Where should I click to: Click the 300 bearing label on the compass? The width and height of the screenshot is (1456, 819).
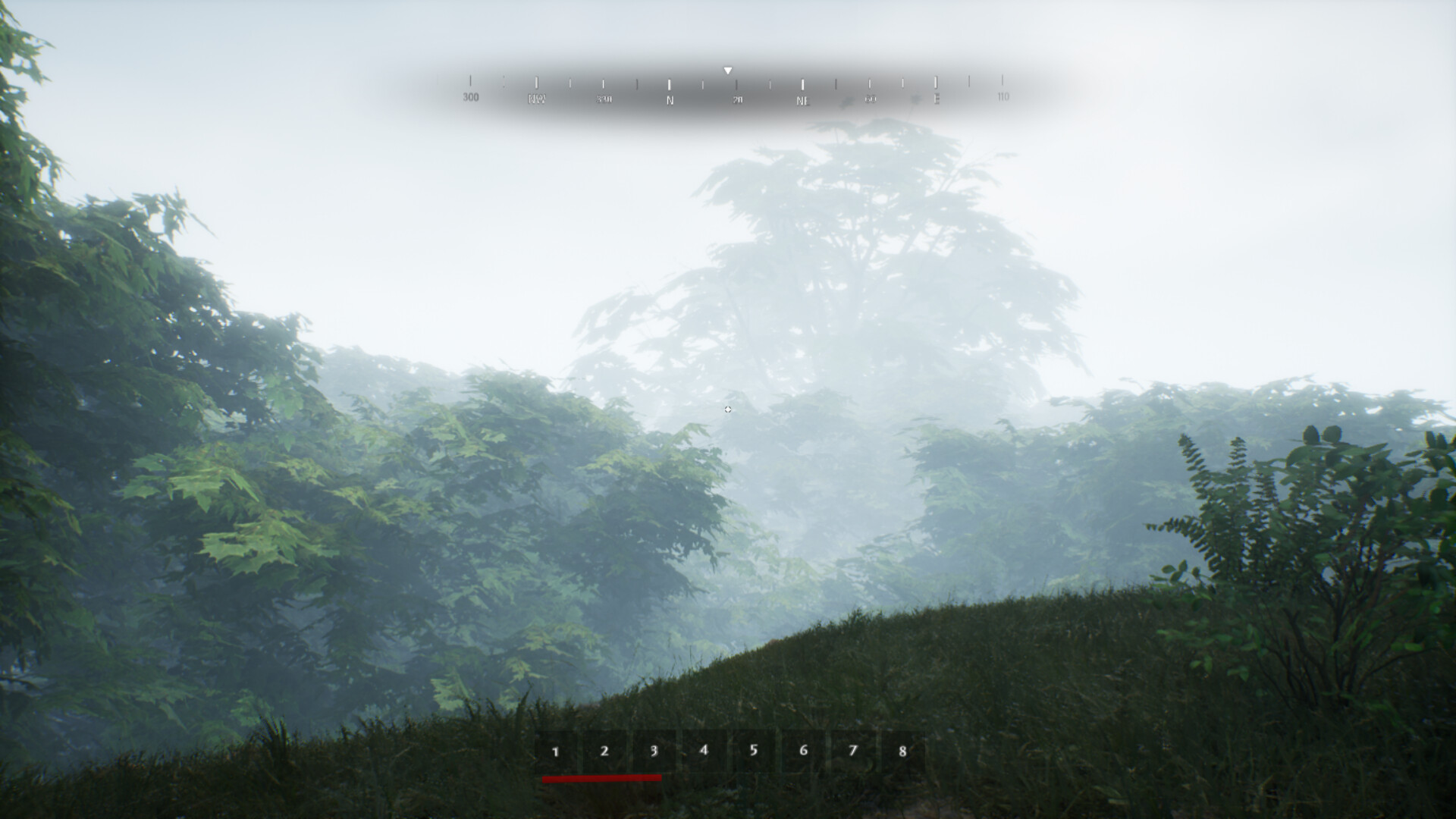click(x=471, y=97)
